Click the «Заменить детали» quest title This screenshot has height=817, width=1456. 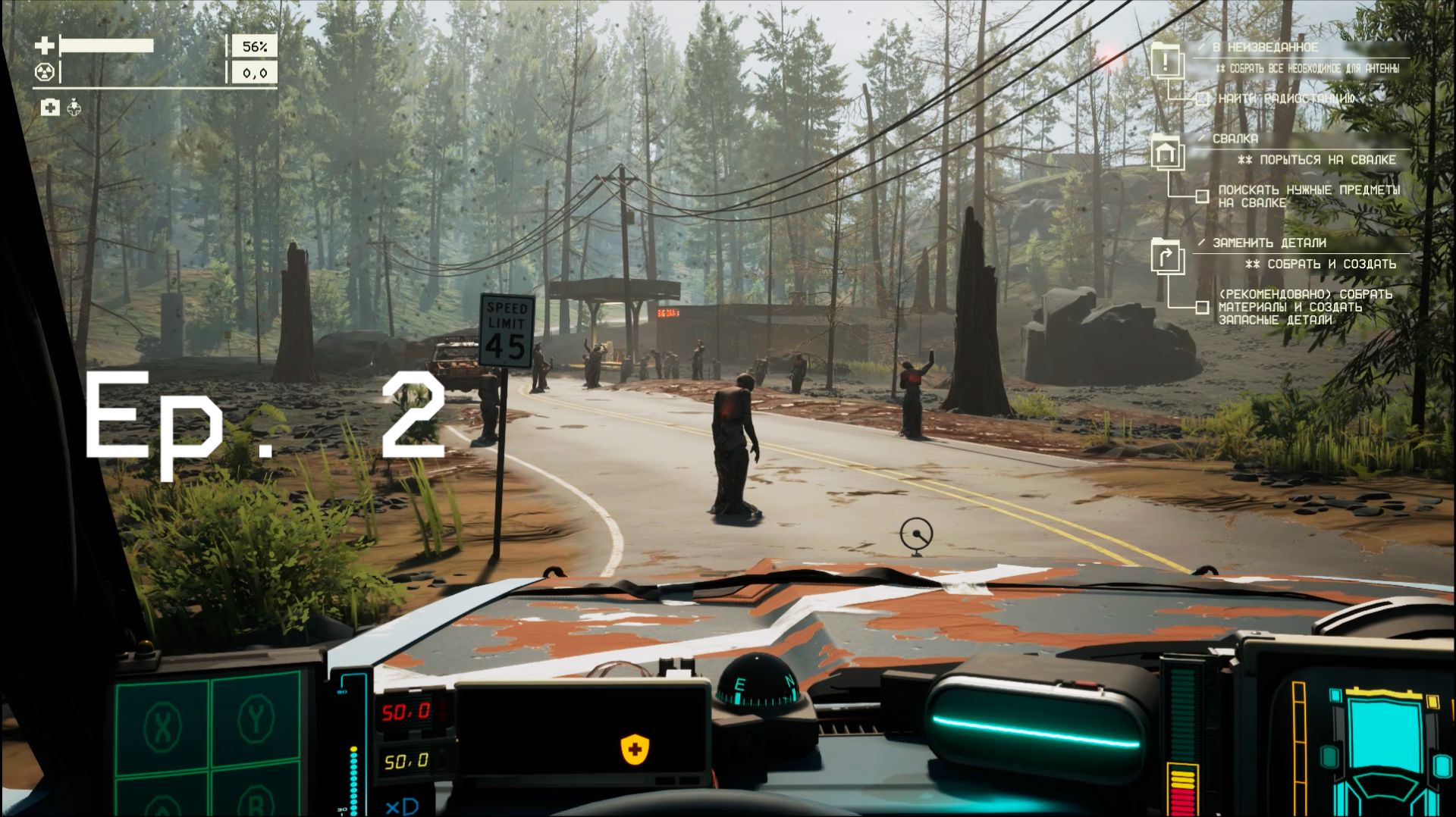[1269, 243]
